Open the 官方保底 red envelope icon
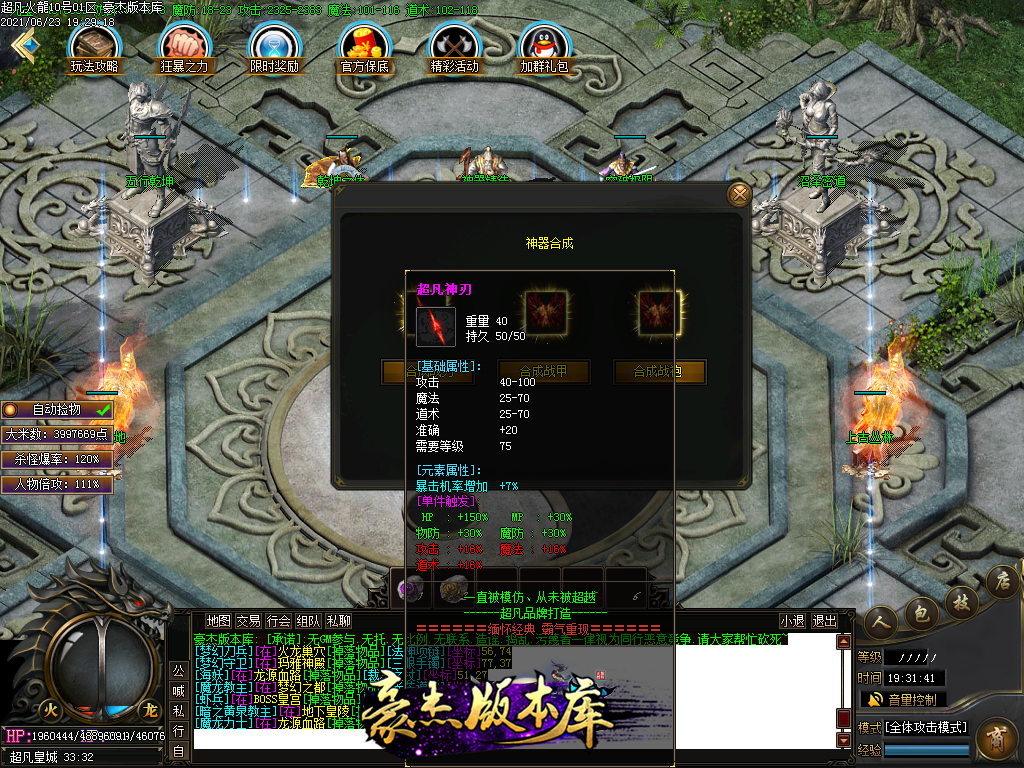1024x768 pixels. [x=364, y=46]
